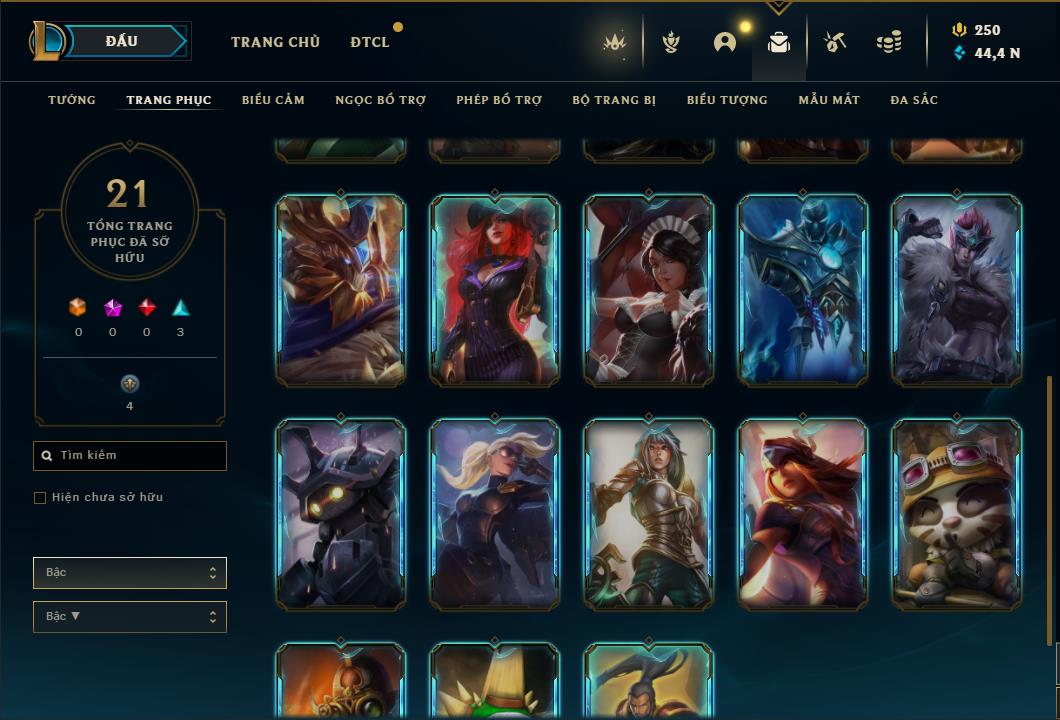Switch to PHÉP BỔ TRỢ tab
The width and height of the screenshot is (1060, 720).
pyautogui.click(x=499, y=100)
